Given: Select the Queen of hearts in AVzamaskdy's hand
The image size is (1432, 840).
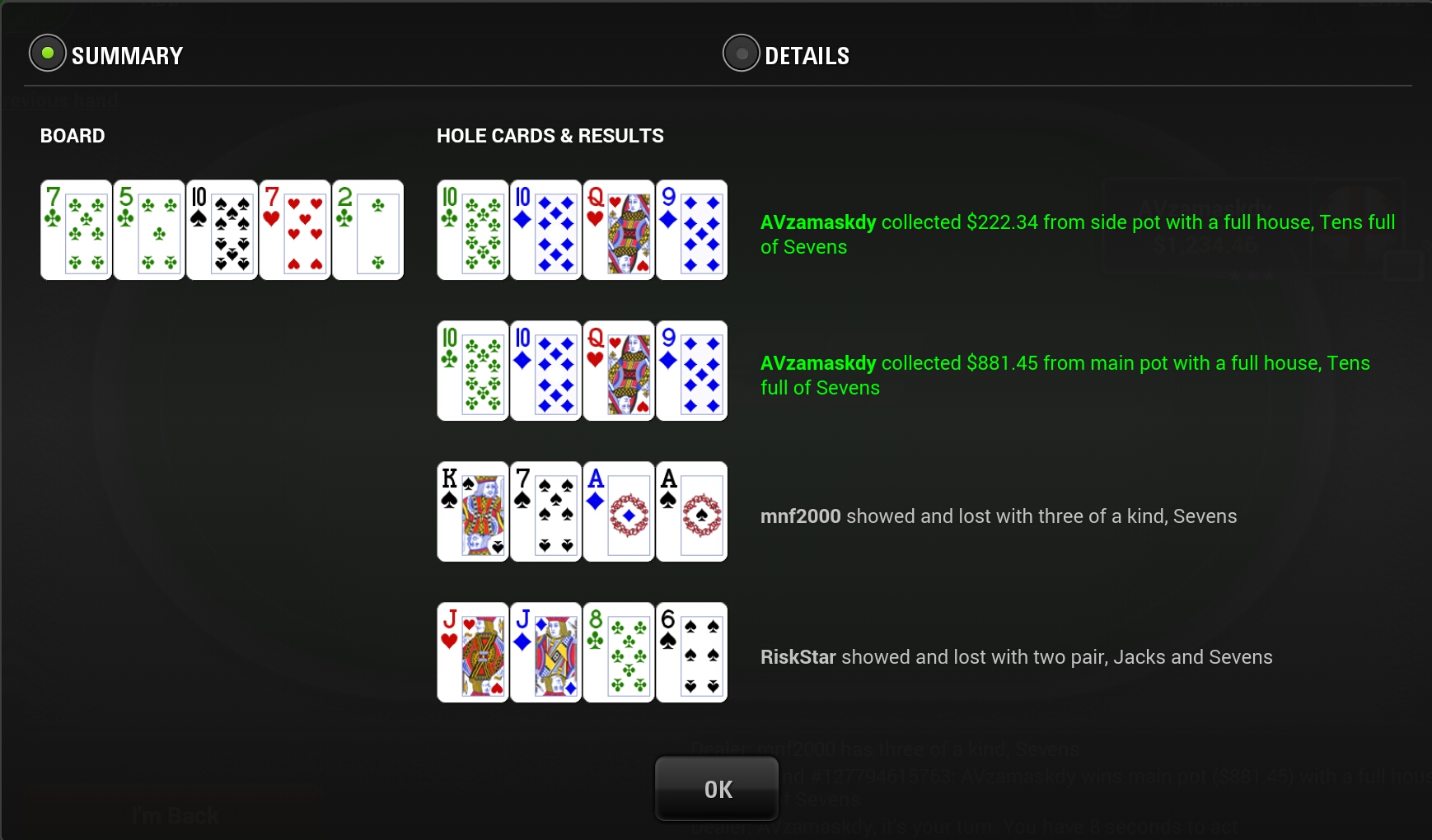Looking at the screenshot, I should (x=618, y=229).
